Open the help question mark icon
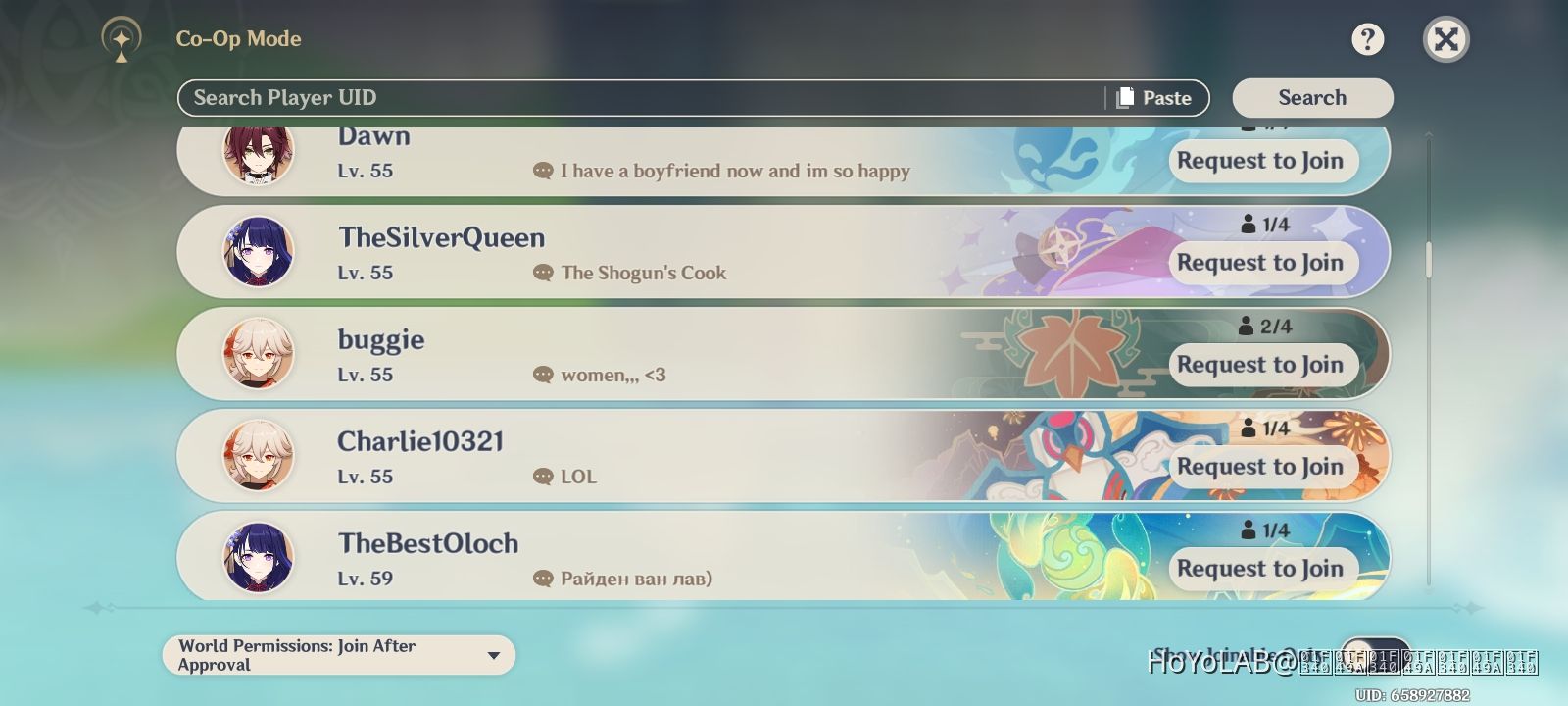This screenshot has width=1568, height=706. click(1368, 39)
